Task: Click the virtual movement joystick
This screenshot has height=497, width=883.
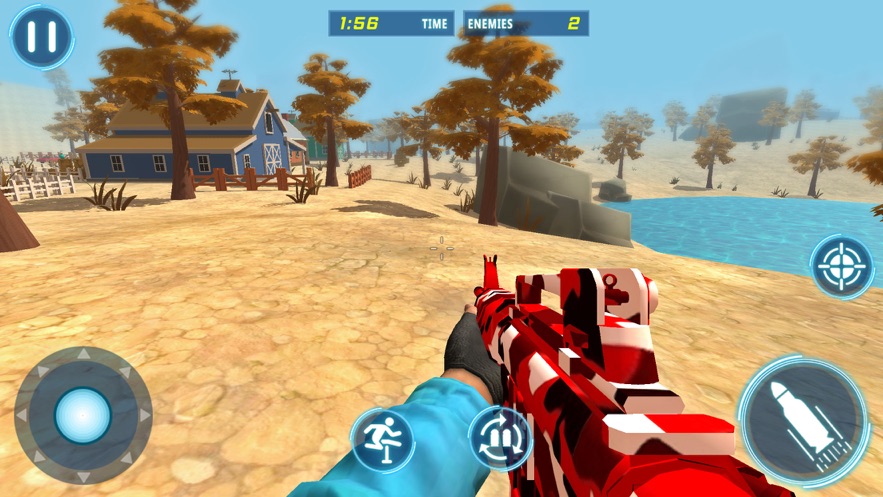Action: (83, 415)
